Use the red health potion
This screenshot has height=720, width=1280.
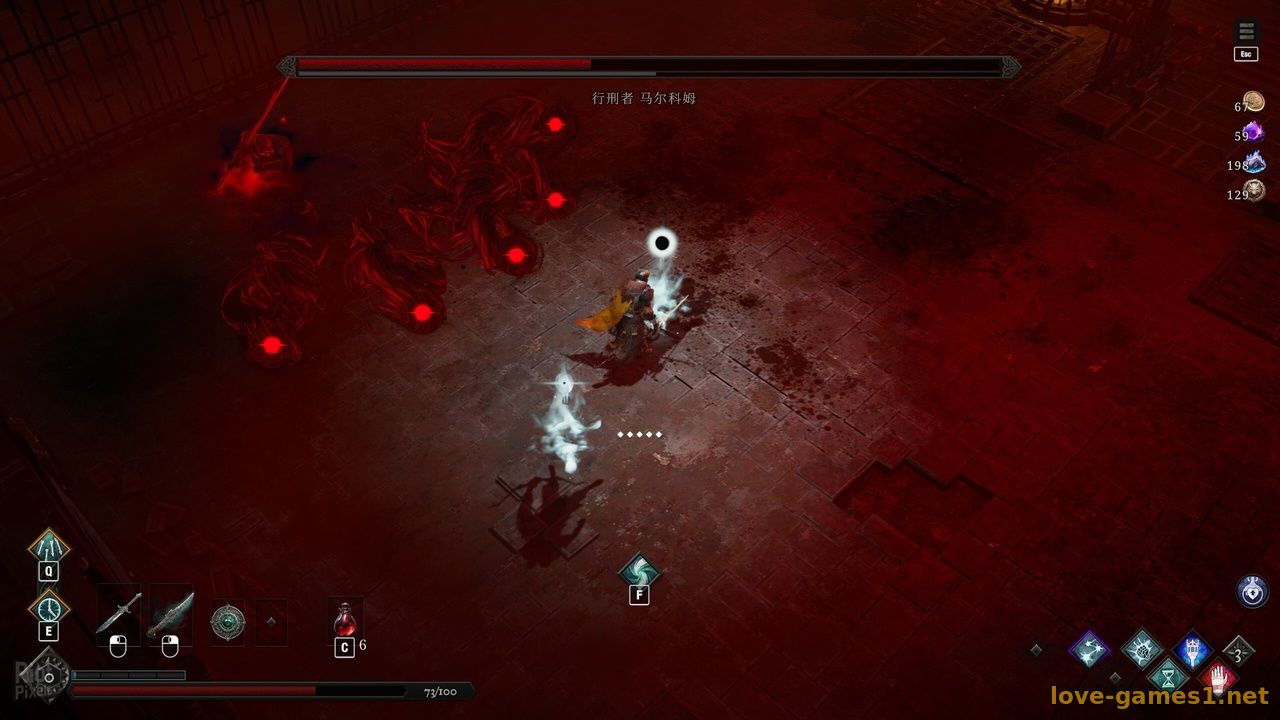pyautogui.click(x=345, y=619)
